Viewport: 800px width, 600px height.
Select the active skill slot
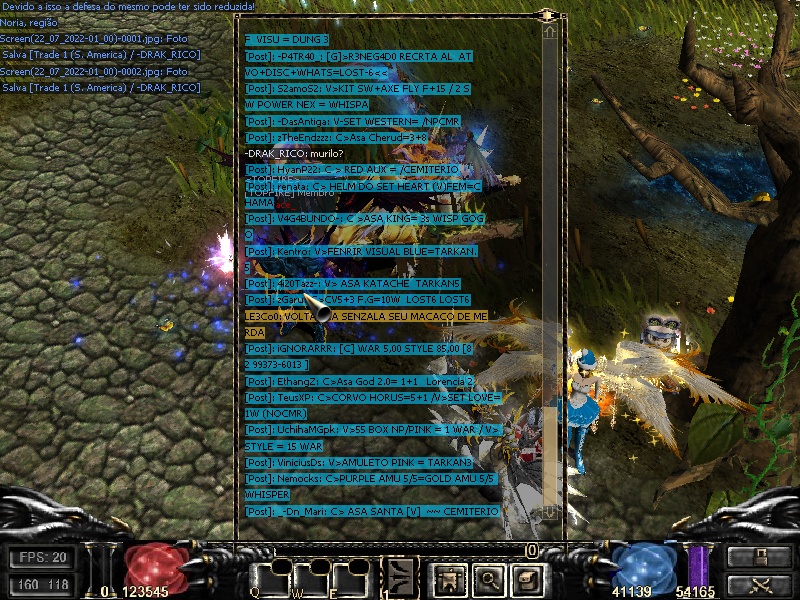(x=402, y=575)
